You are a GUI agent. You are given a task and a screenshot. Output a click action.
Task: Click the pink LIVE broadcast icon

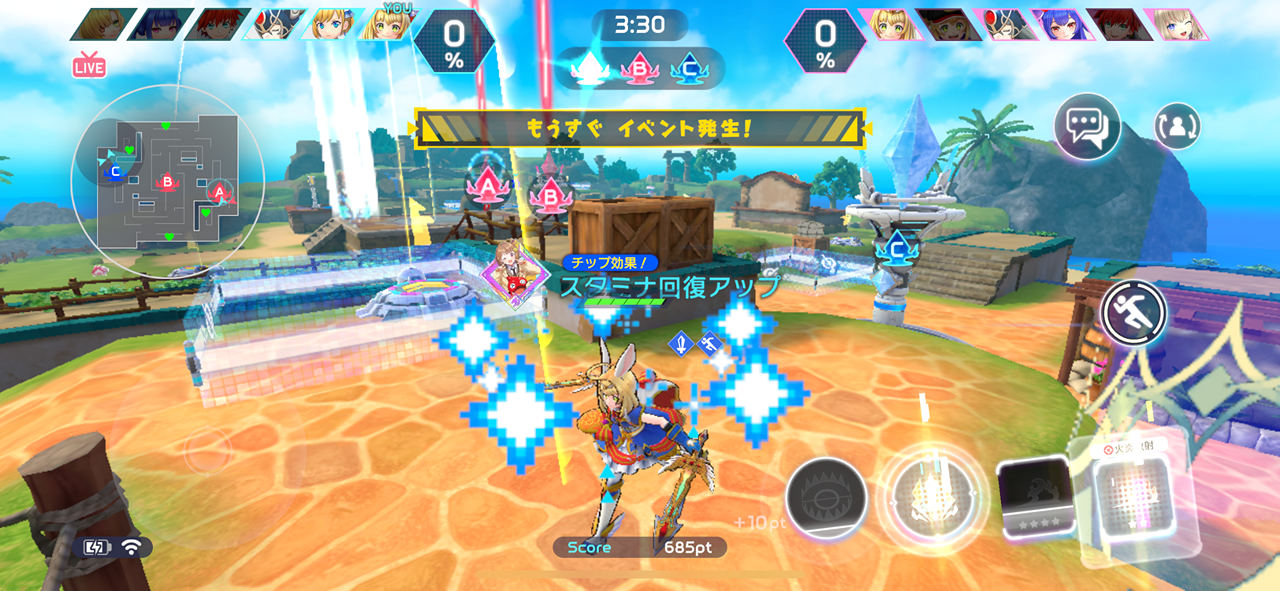[89, 67]
